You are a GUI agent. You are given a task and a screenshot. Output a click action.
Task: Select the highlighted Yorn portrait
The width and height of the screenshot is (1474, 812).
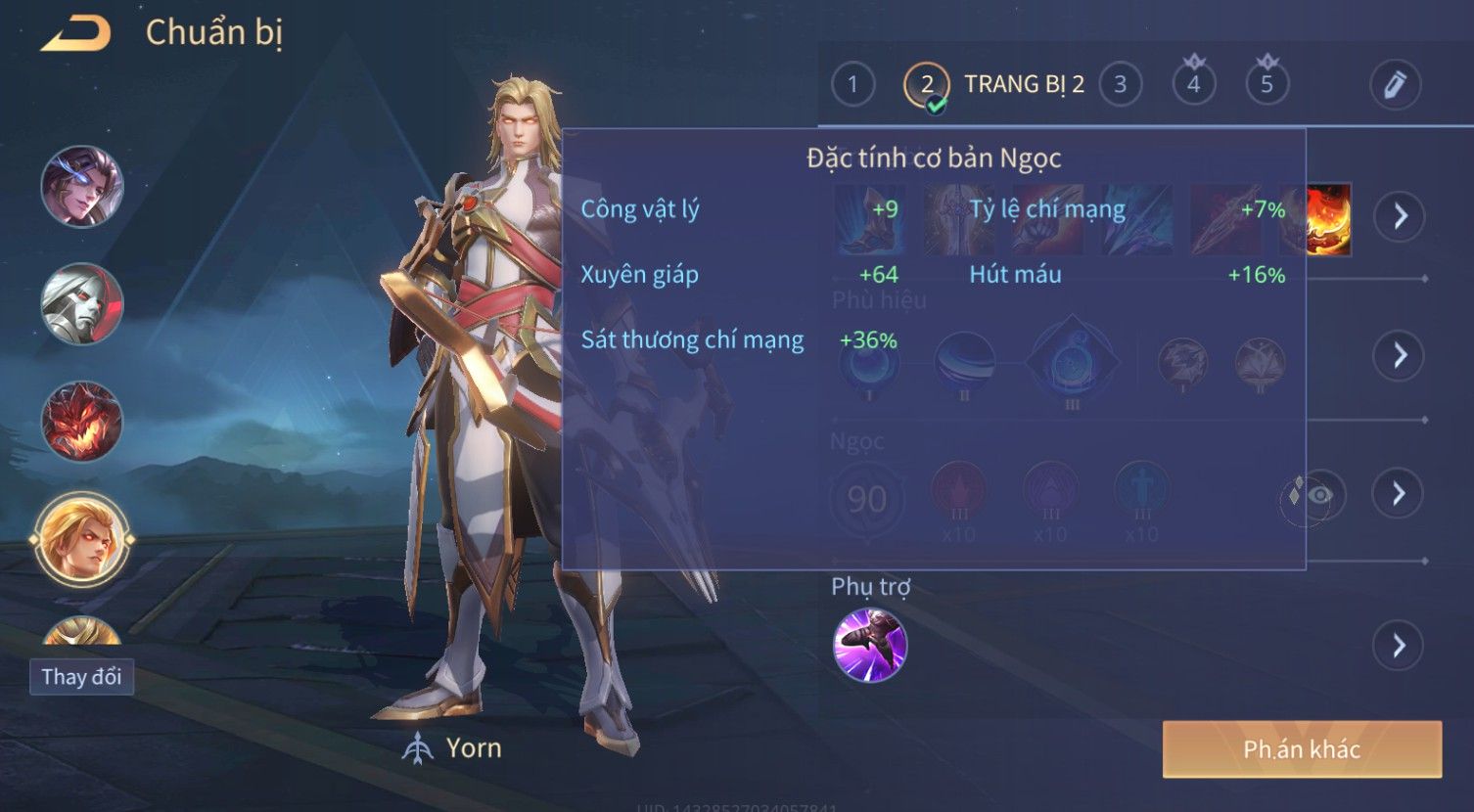[82, 539]
